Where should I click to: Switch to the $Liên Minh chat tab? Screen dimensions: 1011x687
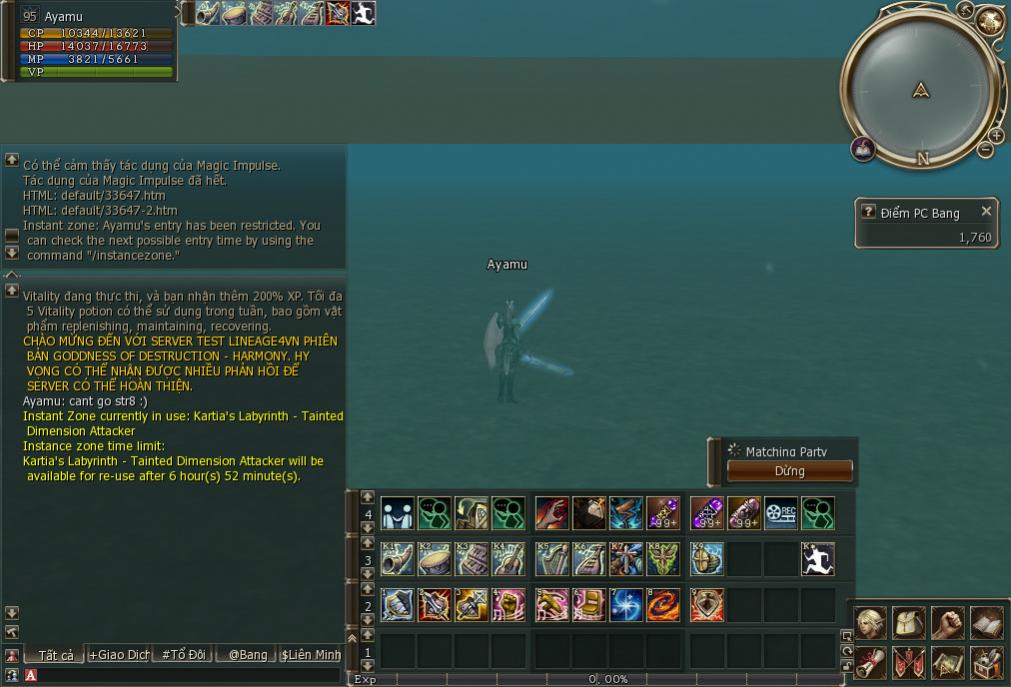(x=311, y=655)
